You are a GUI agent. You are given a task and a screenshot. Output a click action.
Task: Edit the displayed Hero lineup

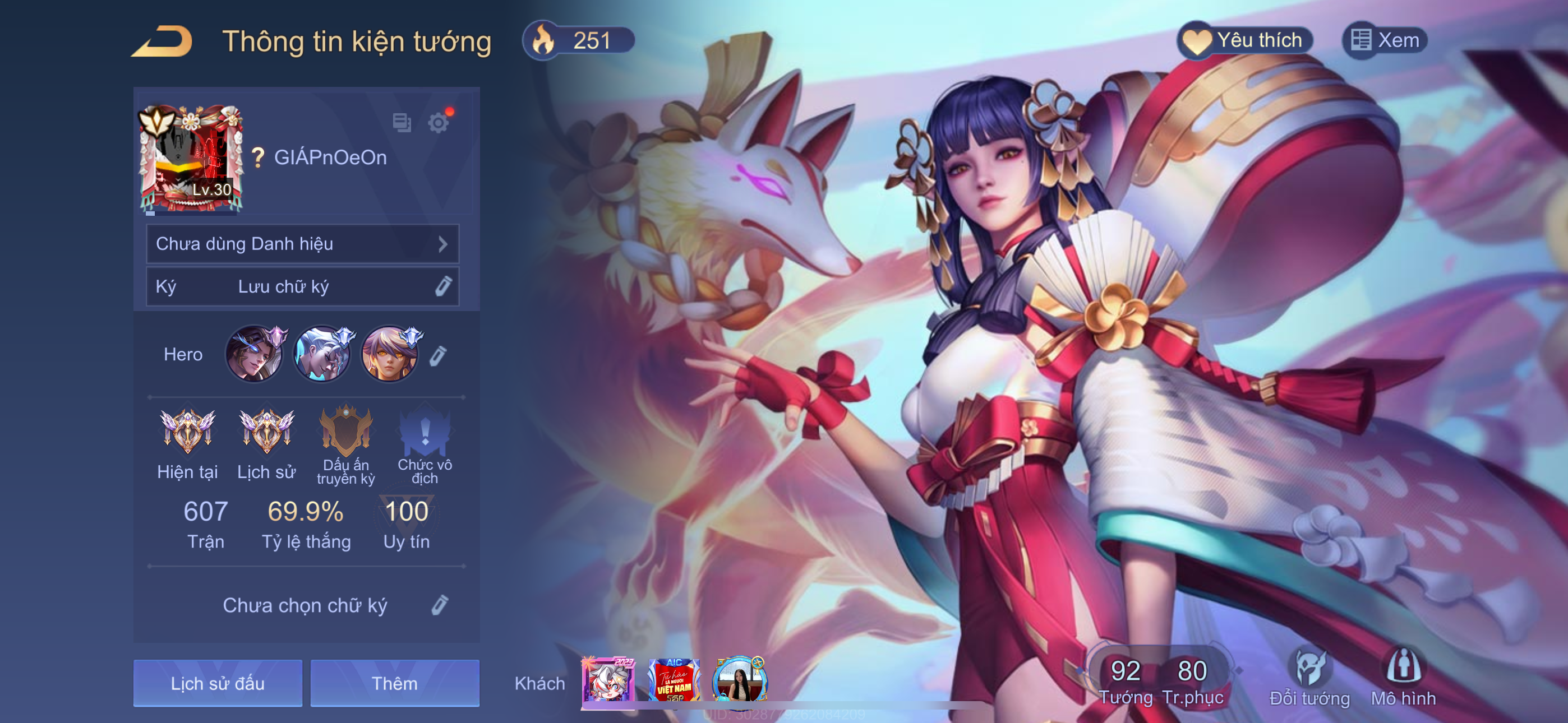tap(438, 355)
